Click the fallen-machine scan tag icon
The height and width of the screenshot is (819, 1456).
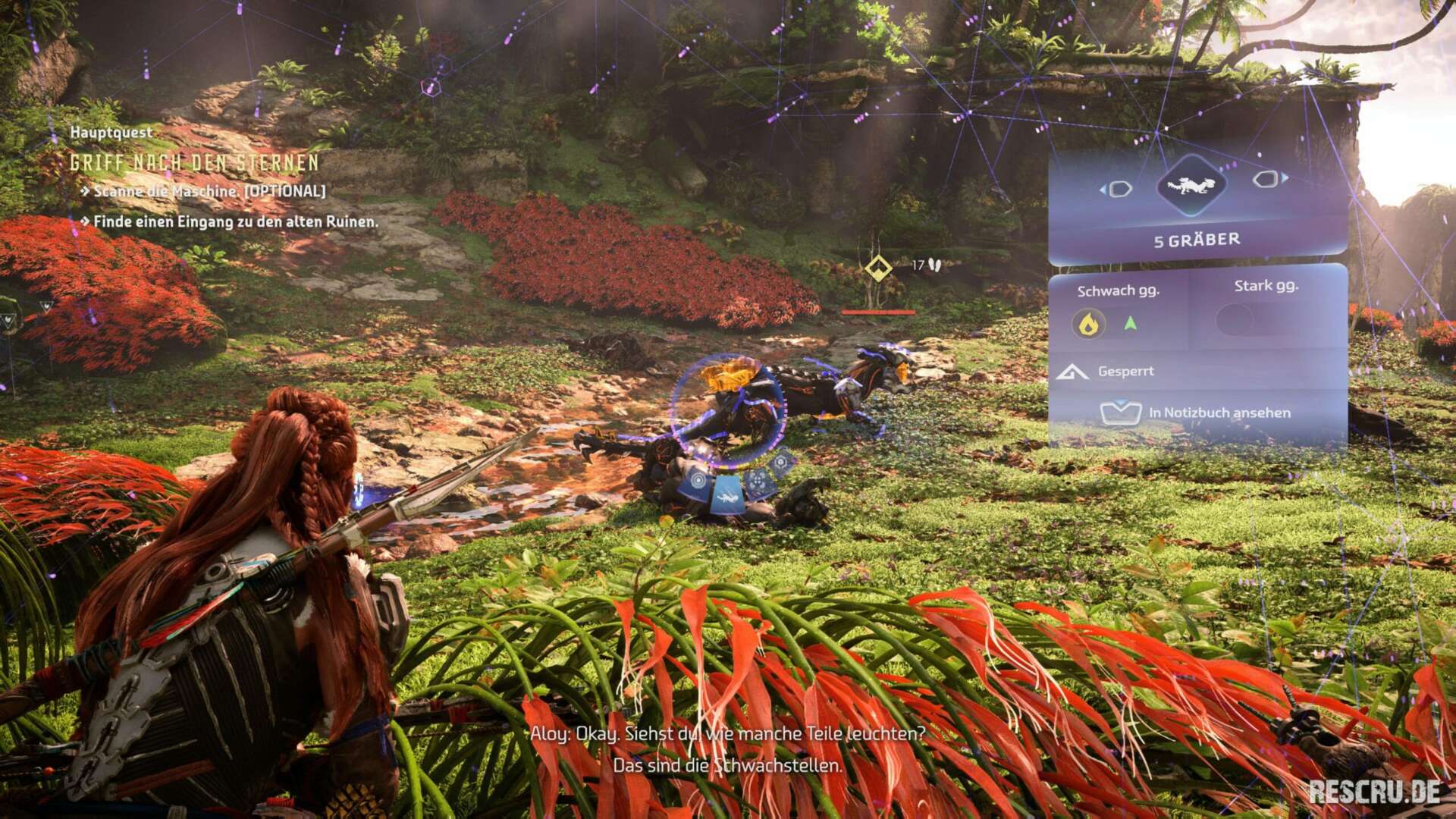[x=727, y=496]
